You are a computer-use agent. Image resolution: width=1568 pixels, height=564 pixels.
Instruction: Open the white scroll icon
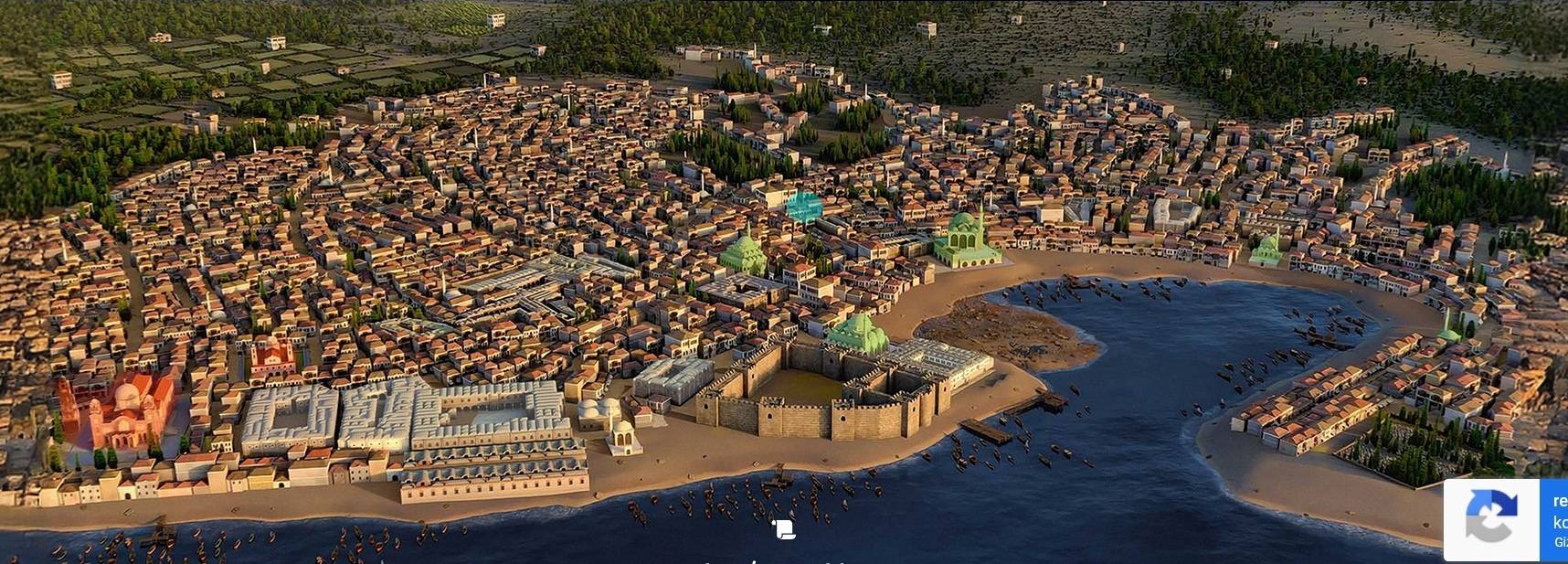click(784, 529)
